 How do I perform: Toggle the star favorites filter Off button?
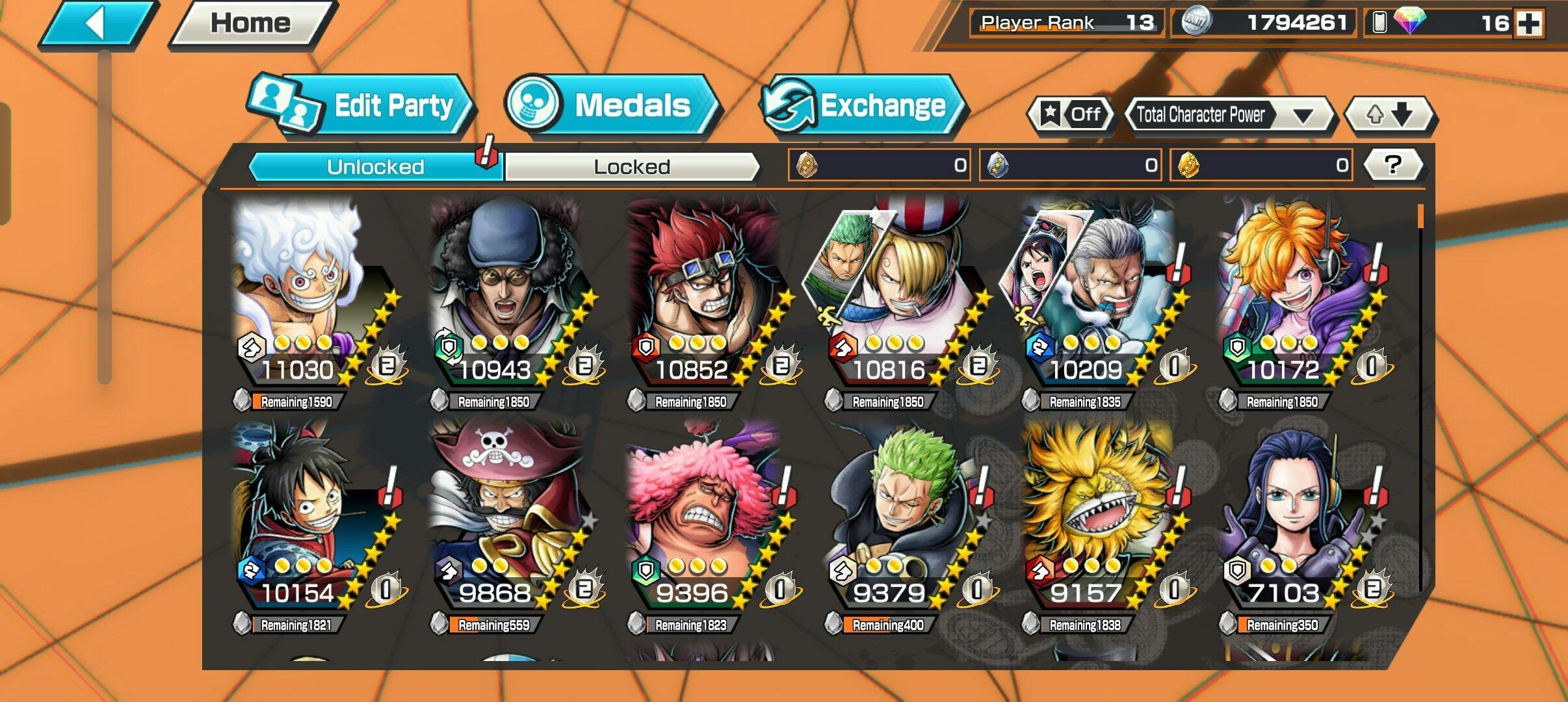pos(1071,115)
